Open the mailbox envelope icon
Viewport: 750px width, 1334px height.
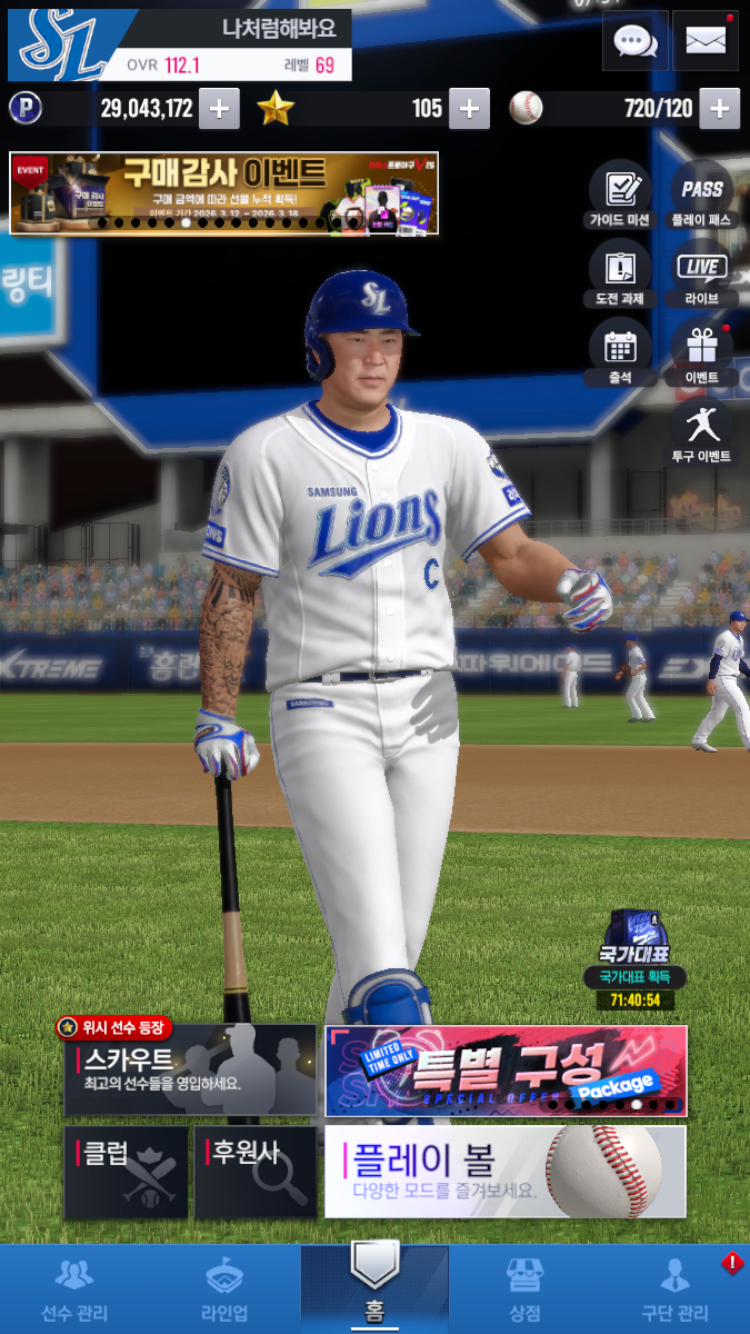click(x=705, y=41)
